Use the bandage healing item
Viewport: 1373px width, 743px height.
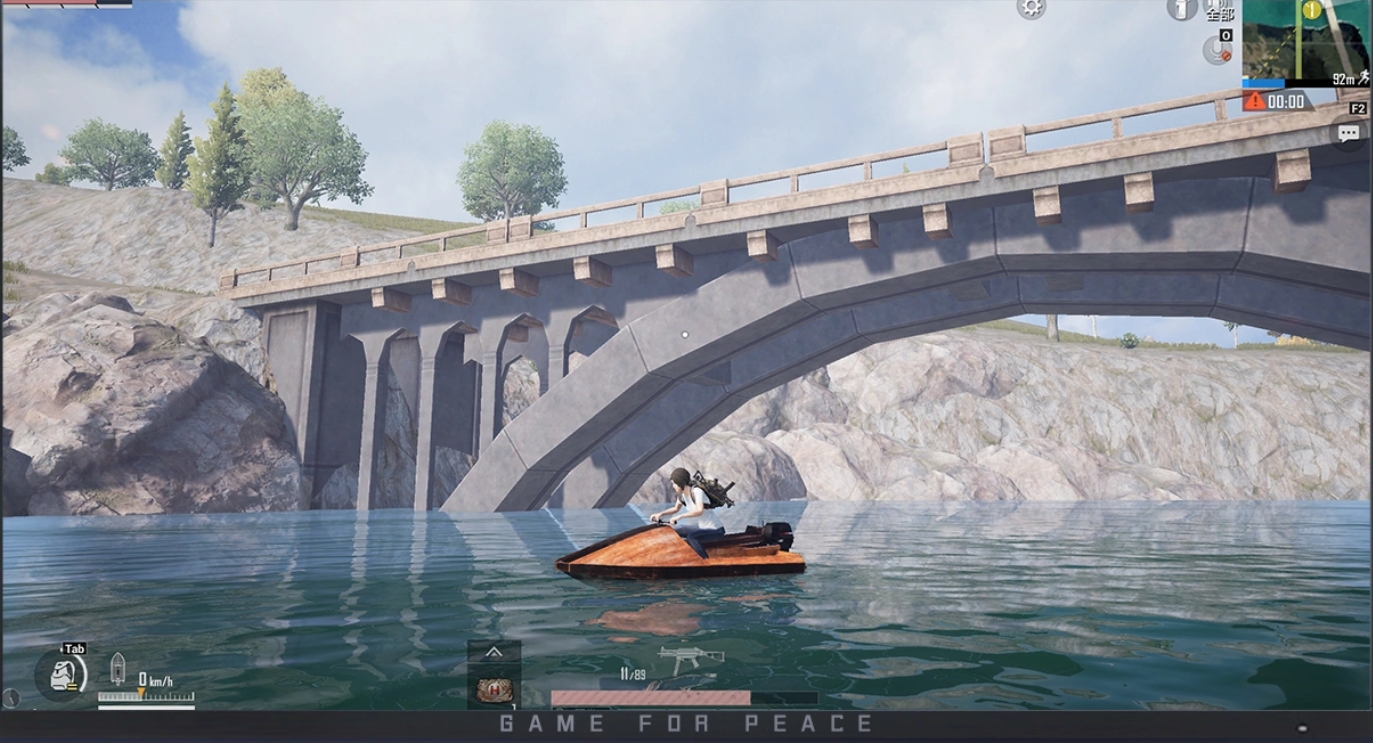[494, 689]
